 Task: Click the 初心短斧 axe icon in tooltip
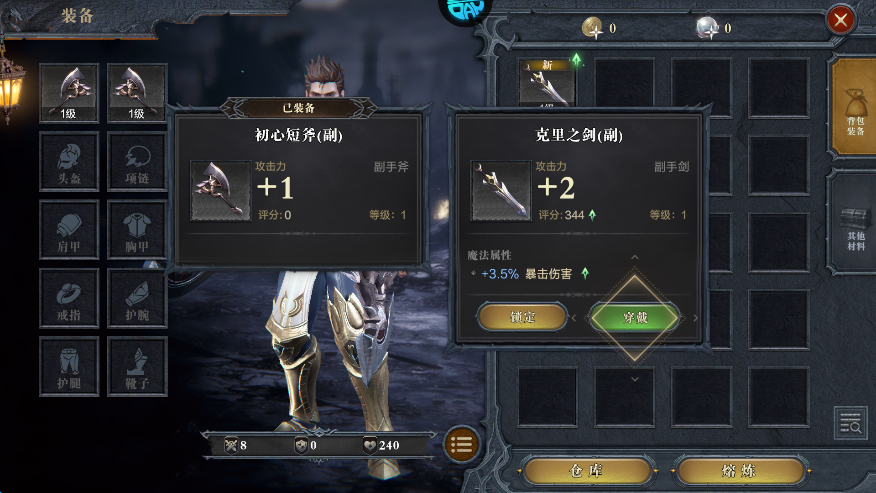click(220, 190)
